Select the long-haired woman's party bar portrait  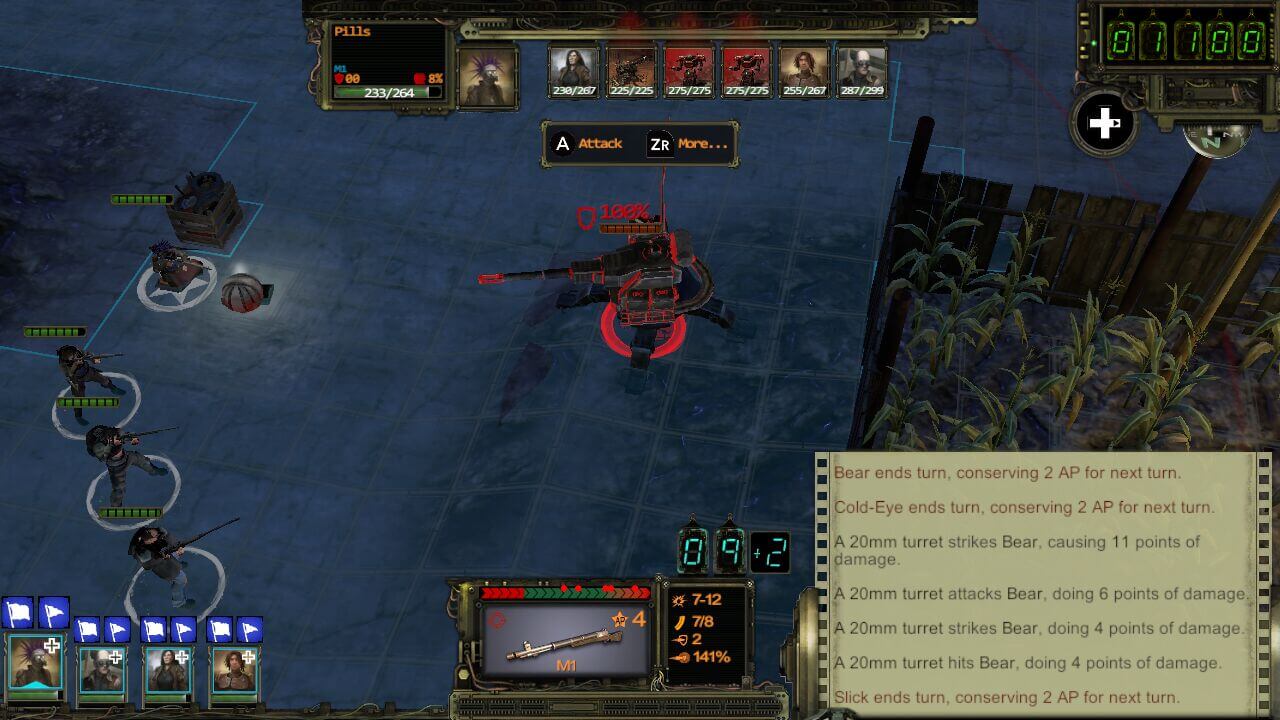click(167, 669)
